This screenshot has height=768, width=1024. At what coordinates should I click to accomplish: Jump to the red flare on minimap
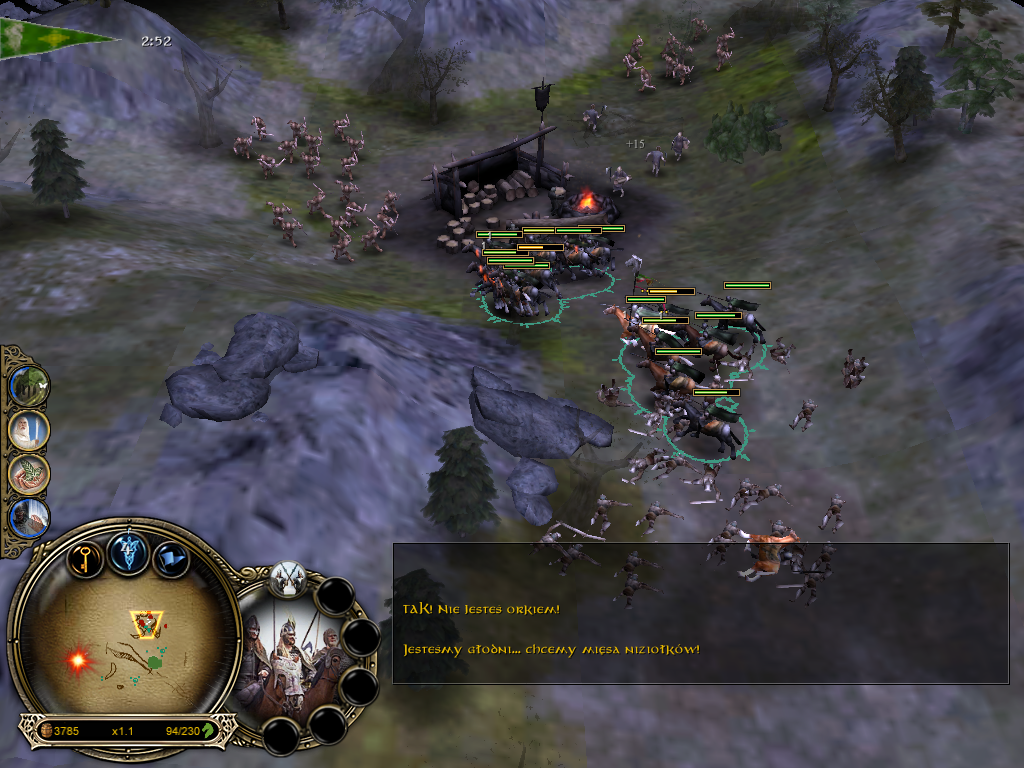(x=77, y=659)
